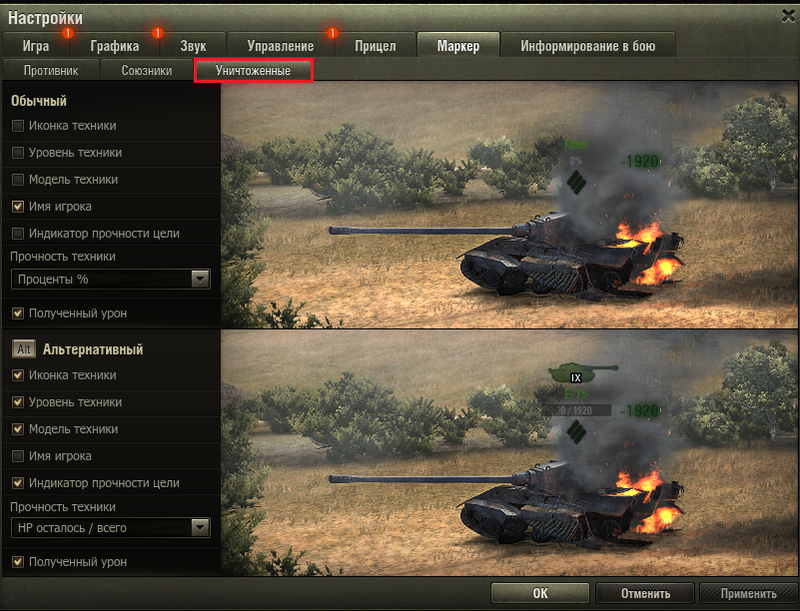The width and height of the screenshot is (800, 611).
Task: Enable Имя игрока in the Альтернативный section
Action: tap(18, 456)
